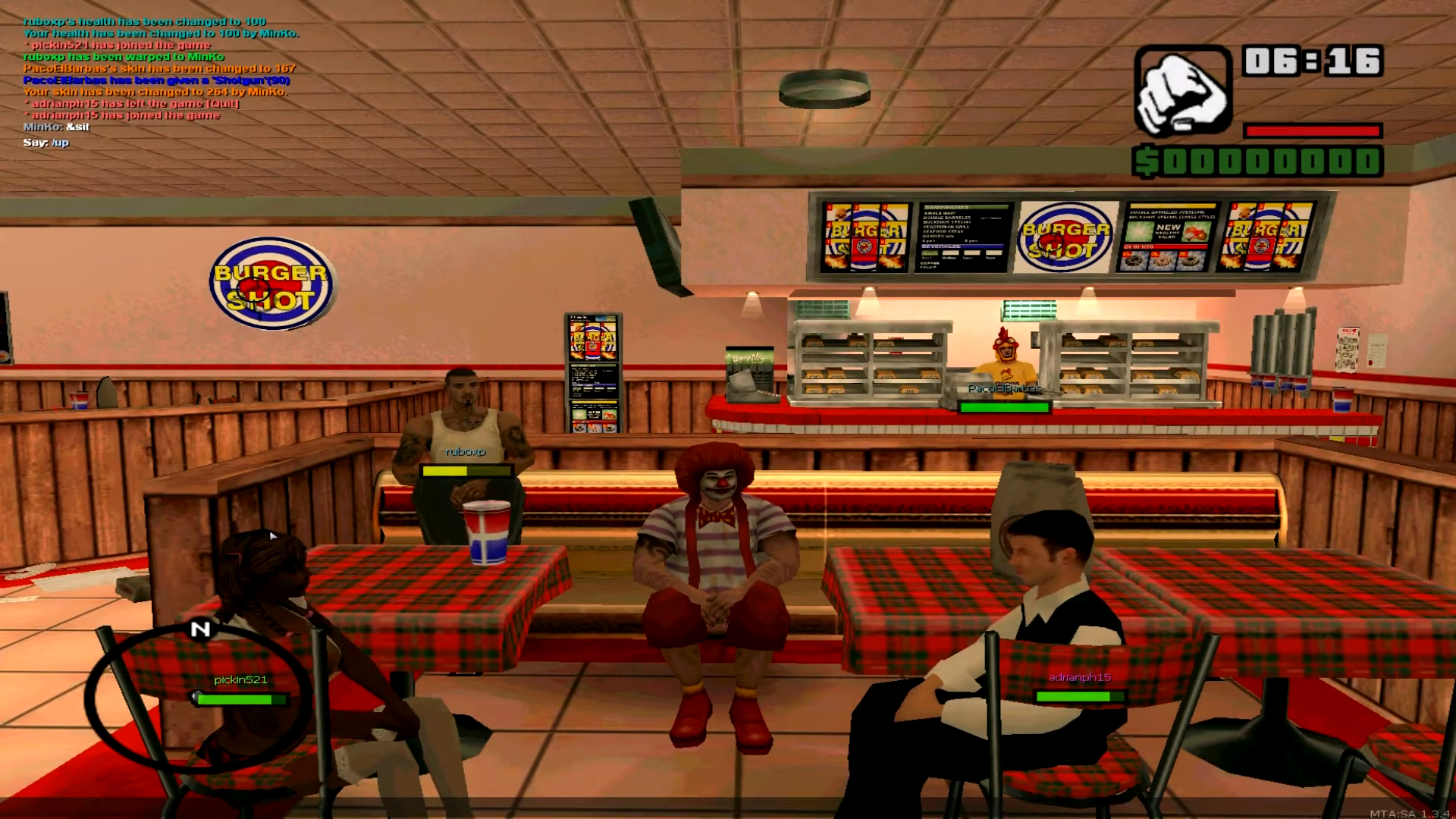Click the fist weapon icon
1456x819 pixels.
1182,90
